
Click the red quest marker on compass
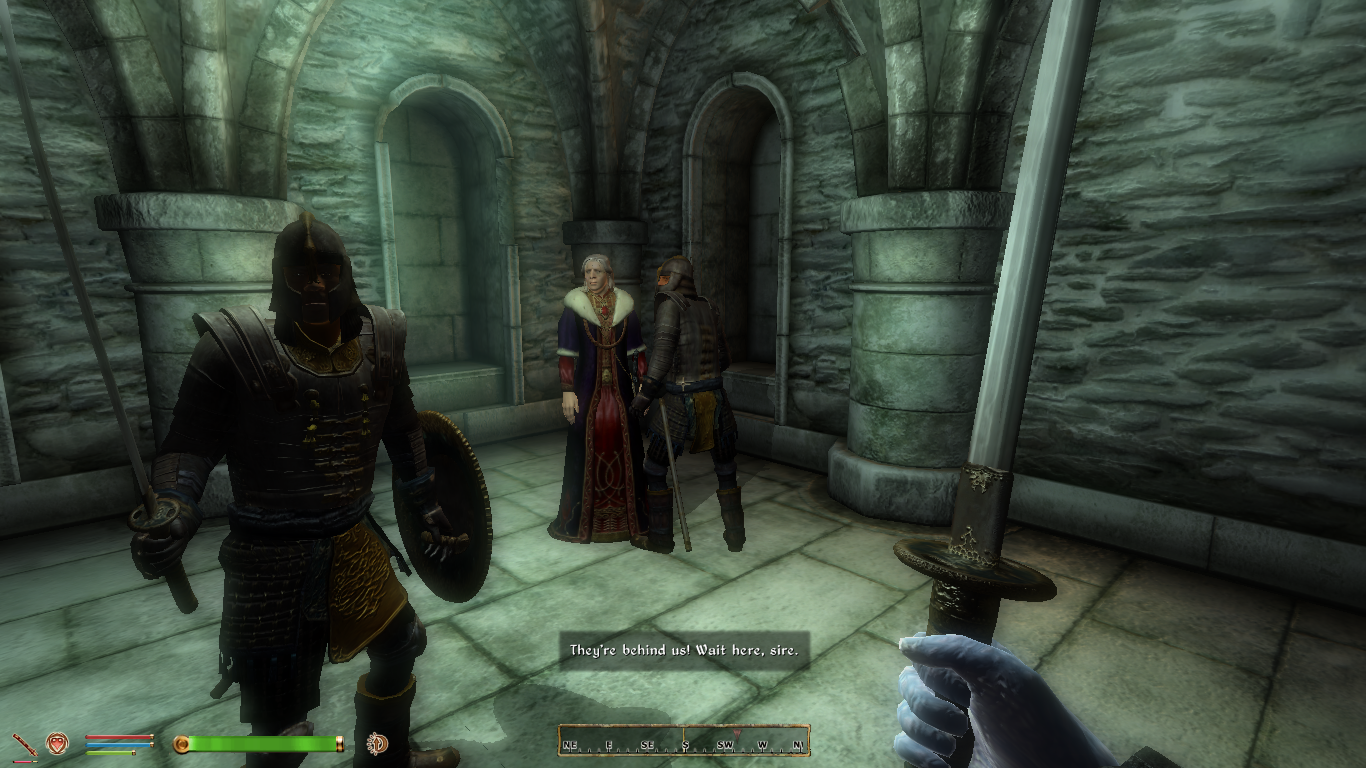pos(738,733)
